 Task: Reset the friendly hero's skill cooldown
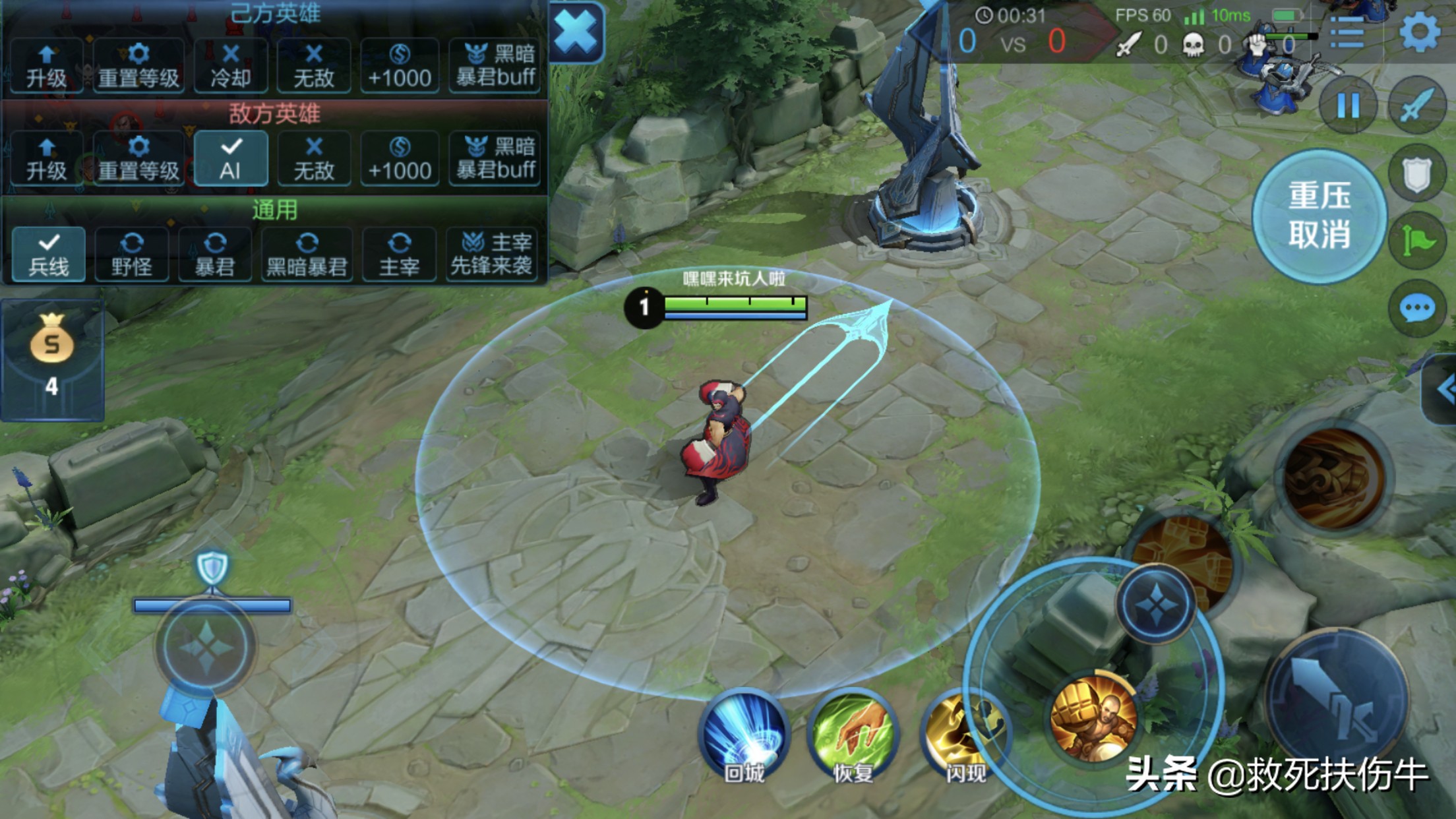click(x=231, y=65)
